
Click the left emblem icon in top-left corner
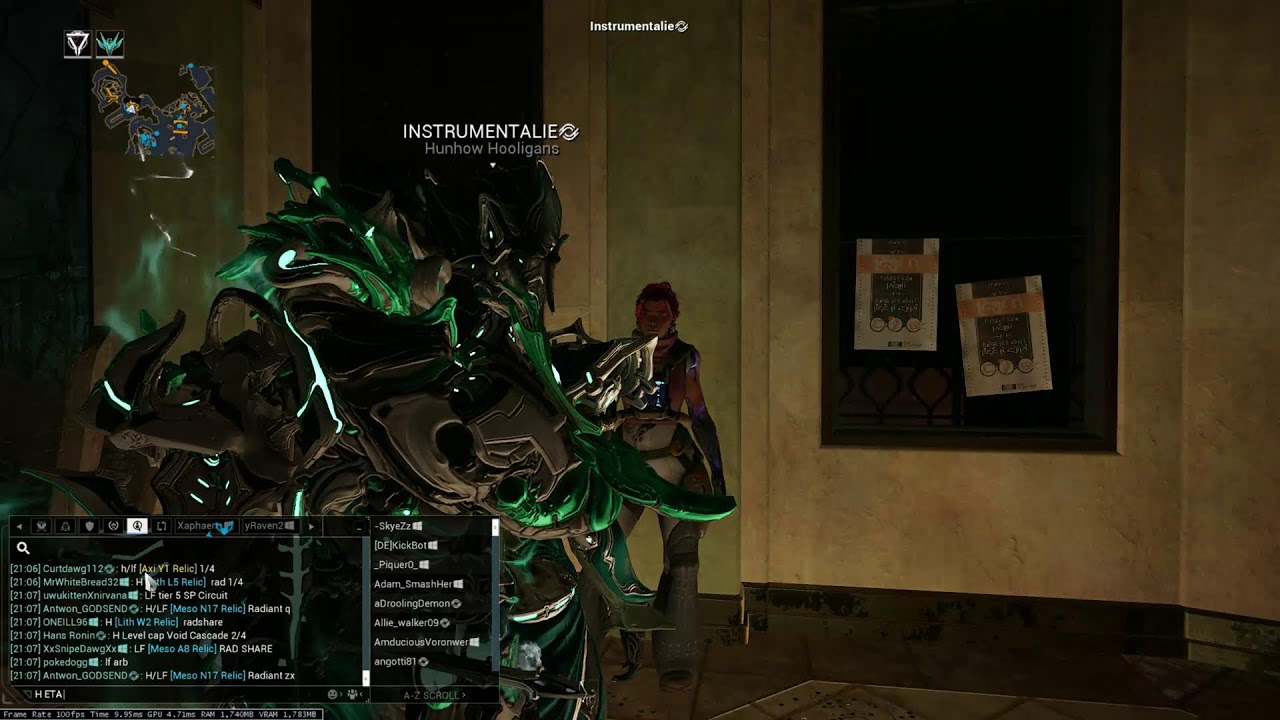coord(77,43)
